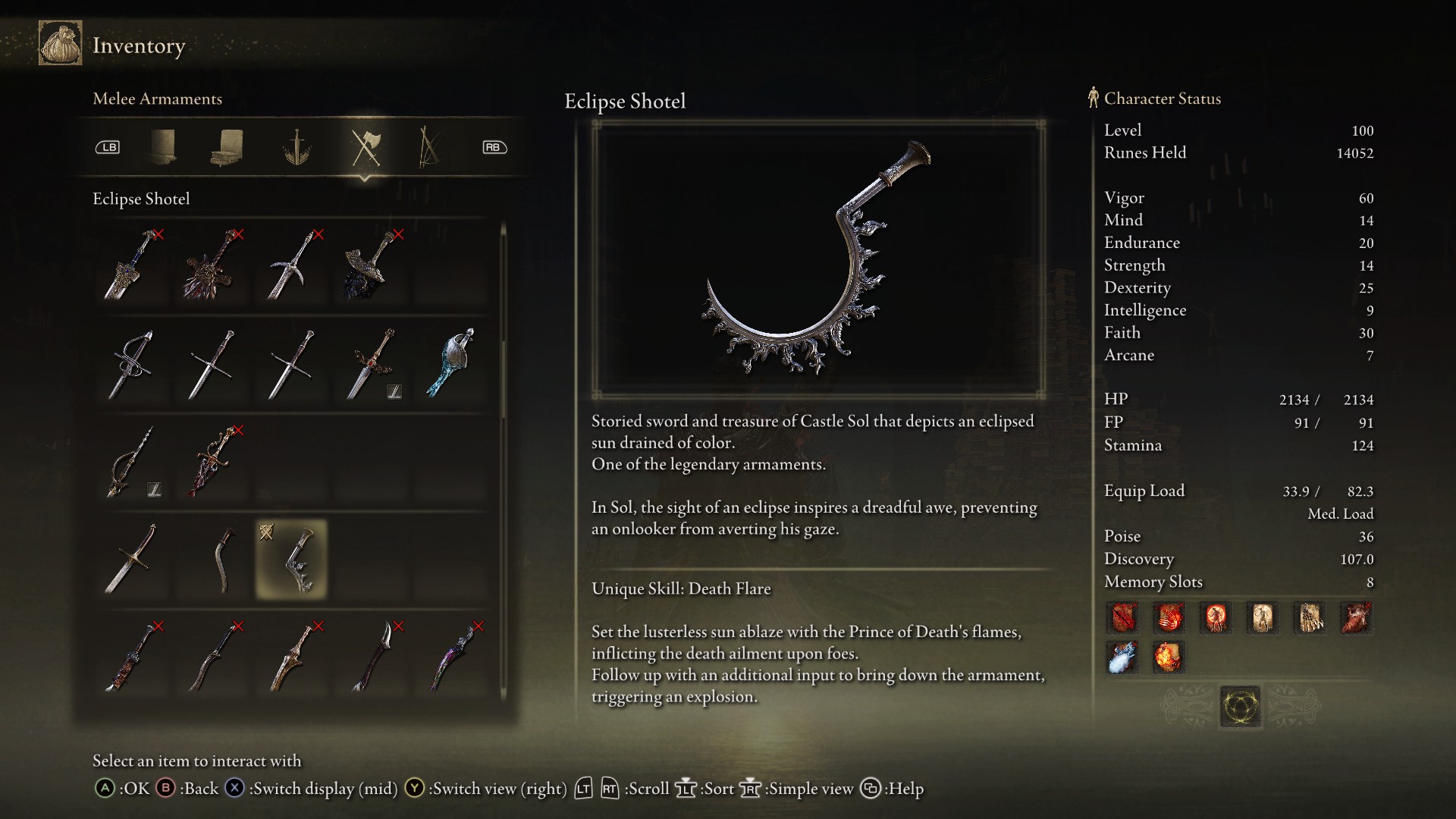This screenshot has height=819, width=1456.
Task: Choose the red-aura figure spell icon
Action: pyautogui.click(x=1216, y=618)
